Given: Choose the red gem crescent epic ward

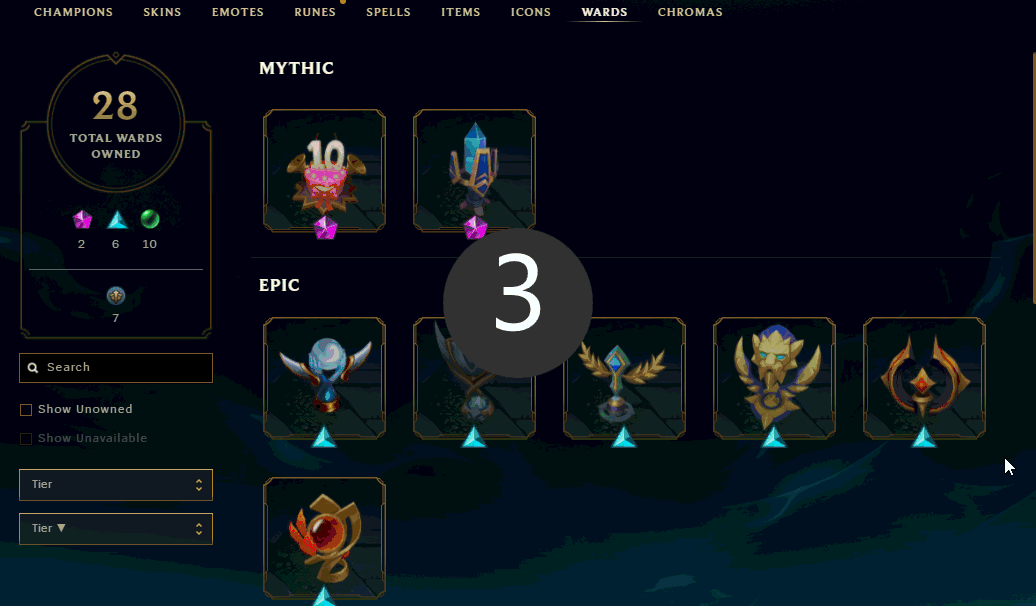Looking at the screenshot, I should [x=924, y=378].
